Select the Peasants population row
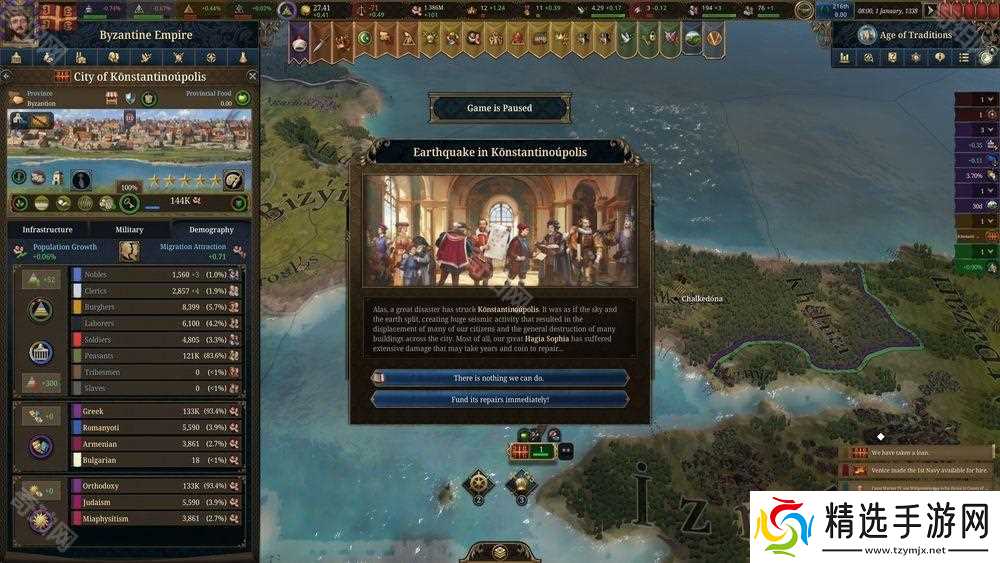The height and width of the screenshot is (563, 1000). click(157, 356)
